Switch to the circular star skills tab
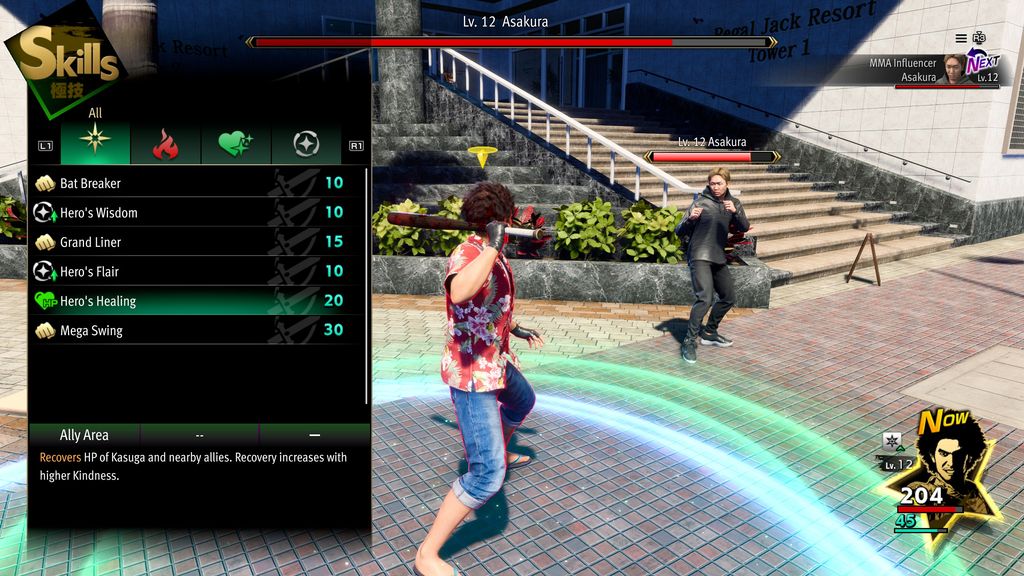 pyautogui.click(x=306, y=145)
